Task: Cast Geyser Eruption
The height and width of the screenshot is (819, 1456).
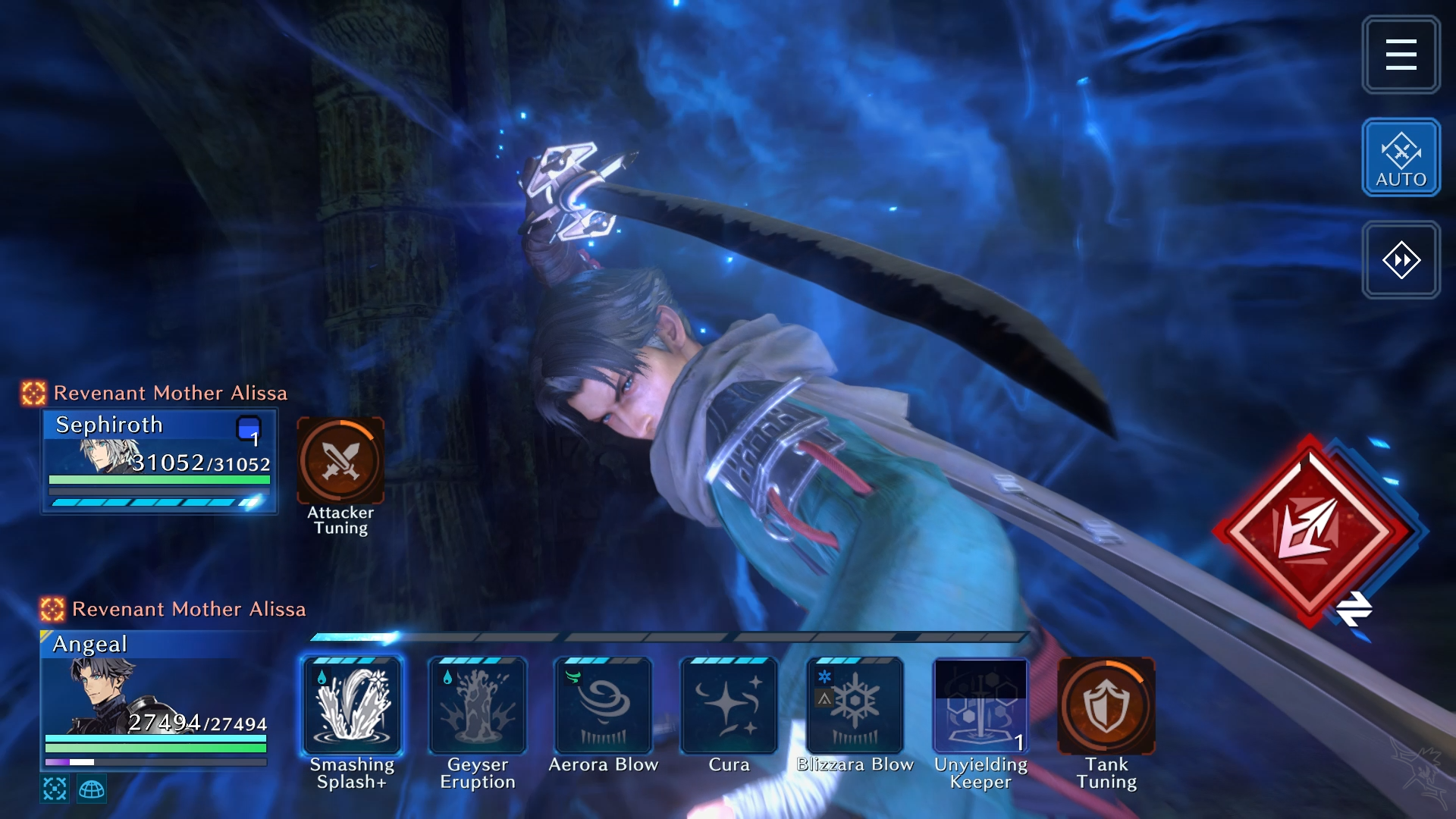Action: pos(478,705)
